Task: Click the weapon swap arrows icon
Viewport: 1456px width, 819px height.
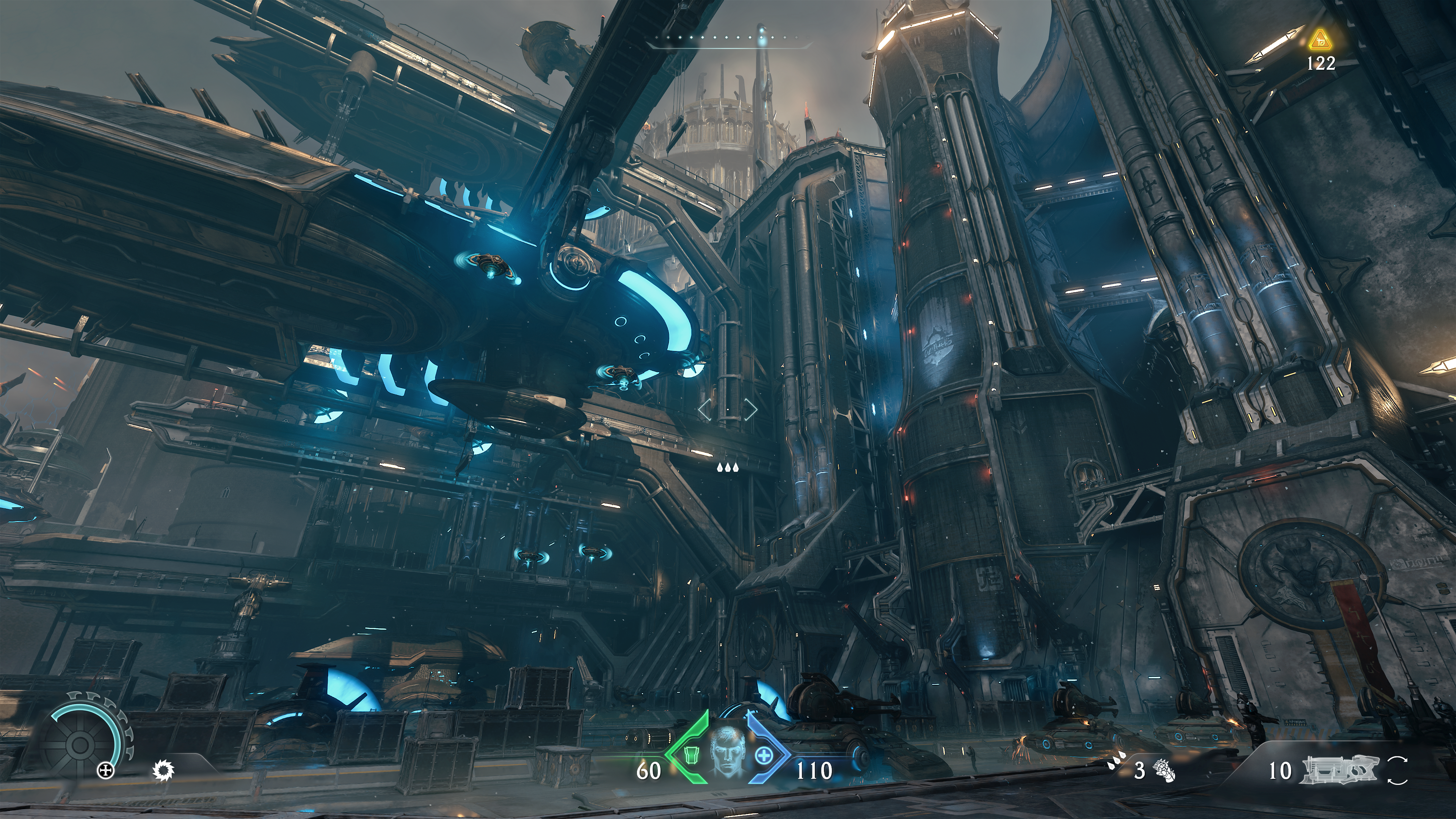Action: (1397, 770)
